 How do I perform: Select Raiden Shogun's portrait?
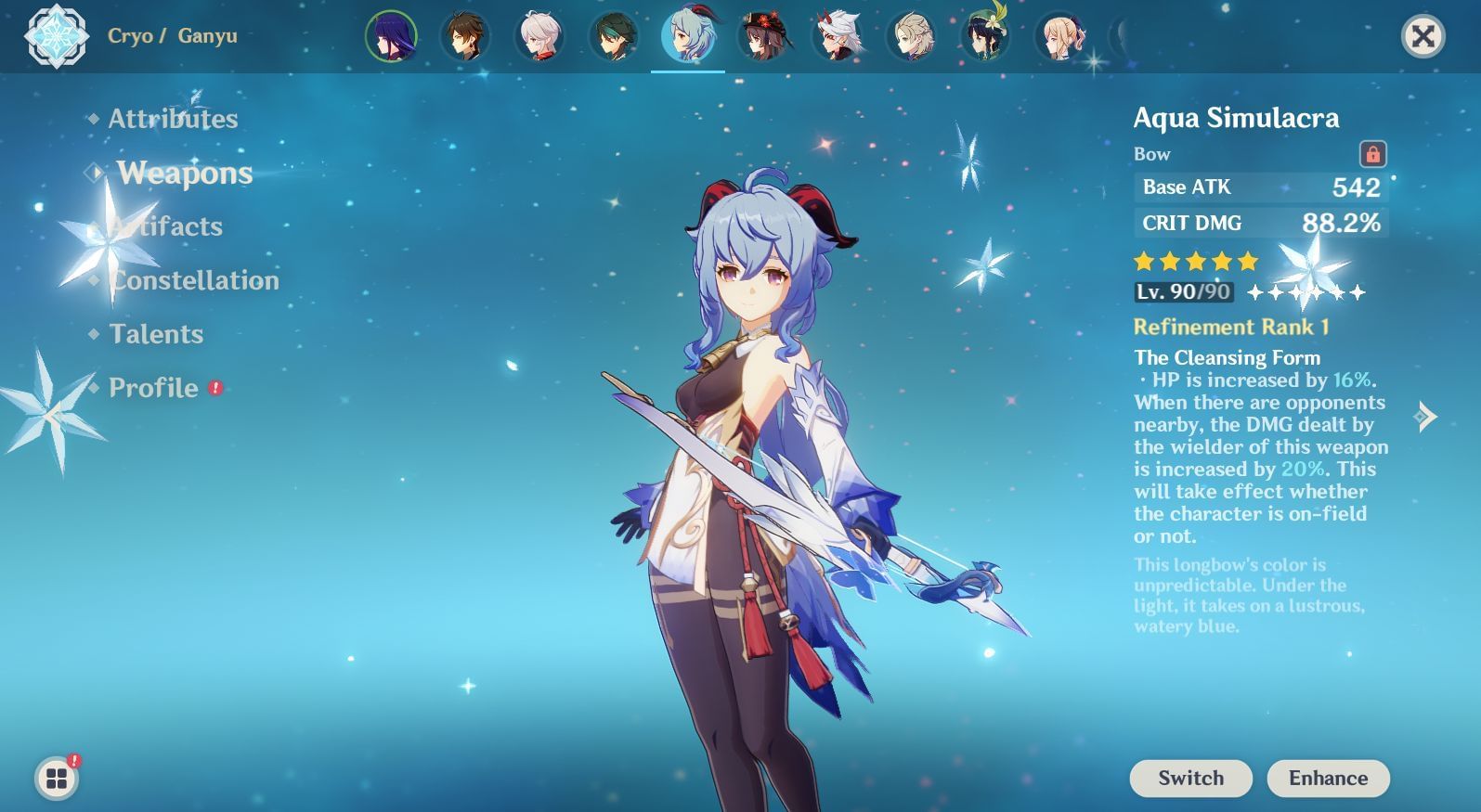391,37
